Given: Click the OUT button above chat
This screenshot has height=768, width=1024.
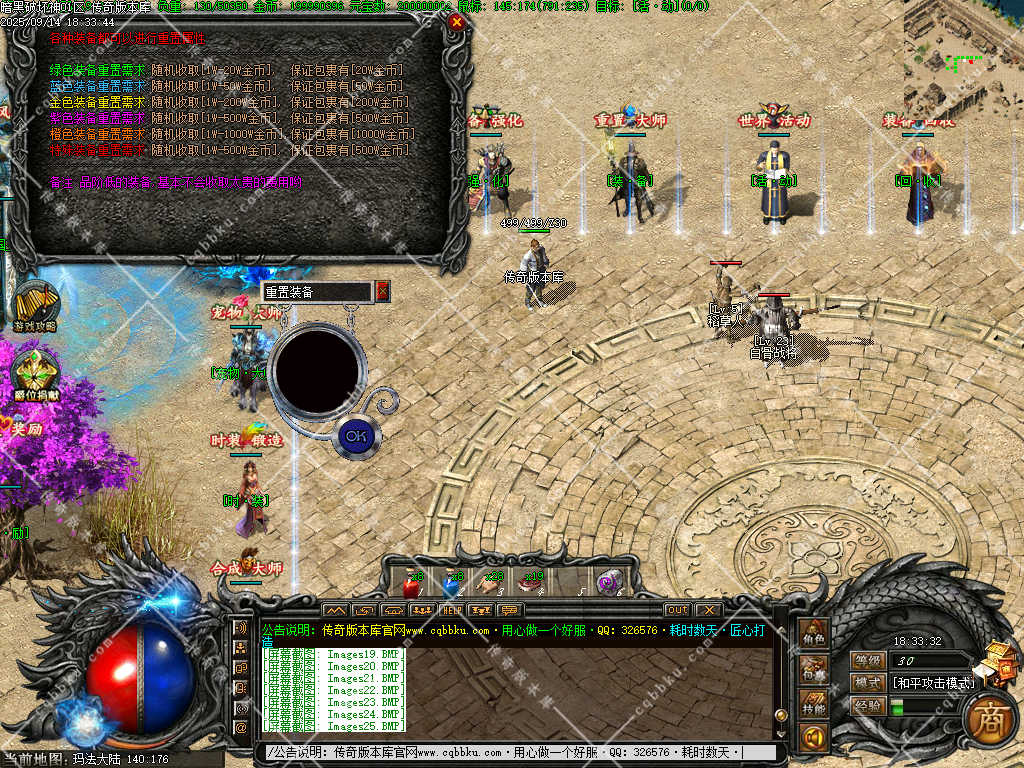Looking at the screenshot, I should click(677, 610).
